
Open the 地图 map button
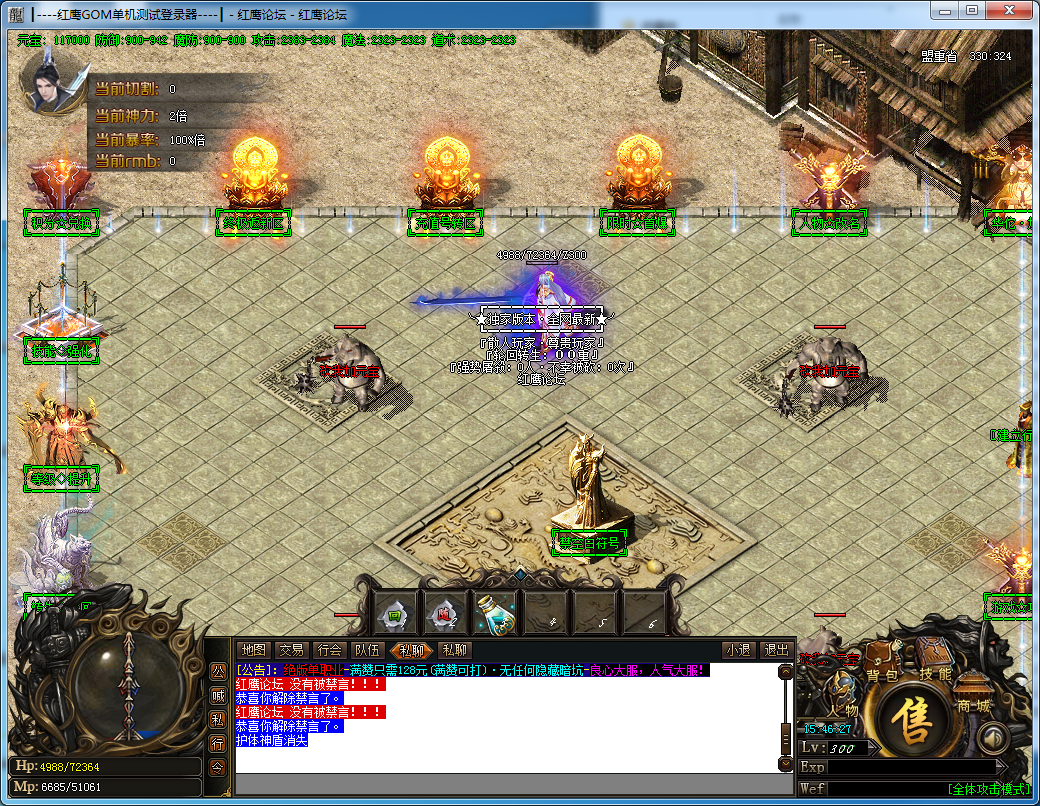pyautogui.click(x=254, y=650)
